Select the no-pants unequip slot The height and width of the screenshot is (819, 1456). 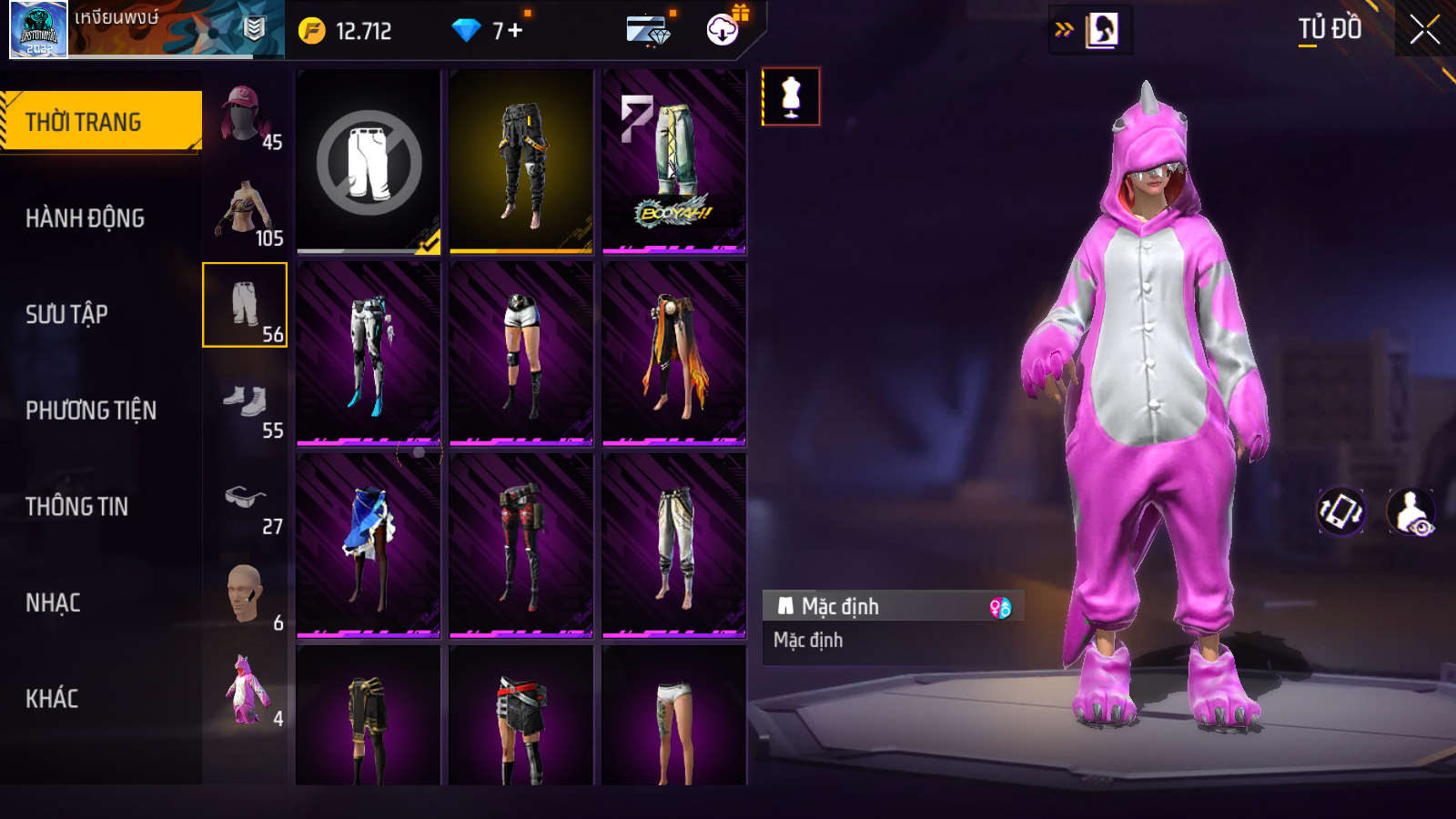tap(369, 162)
